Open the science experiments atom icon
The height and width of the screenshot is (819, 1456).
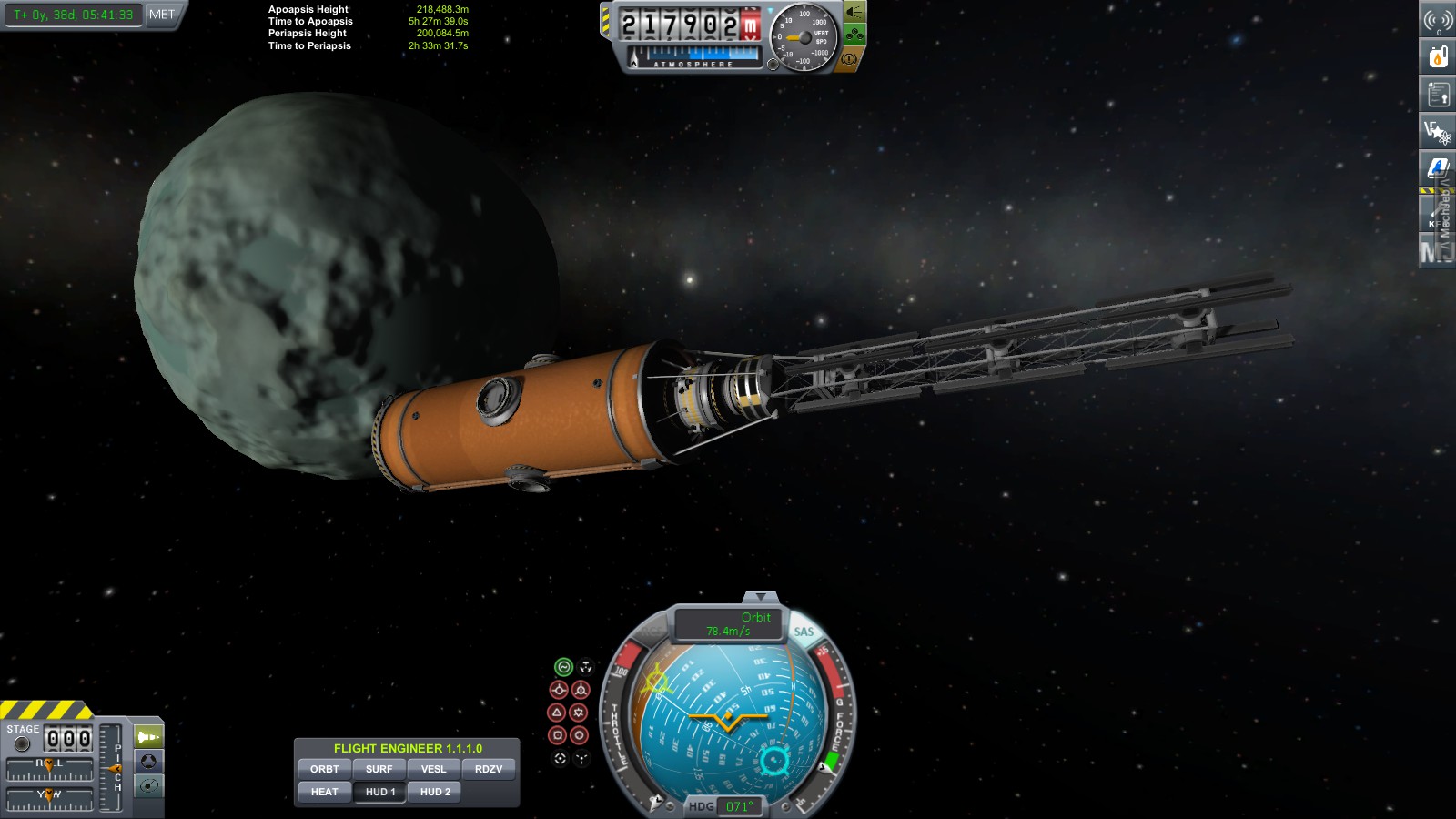point(1436,131)
